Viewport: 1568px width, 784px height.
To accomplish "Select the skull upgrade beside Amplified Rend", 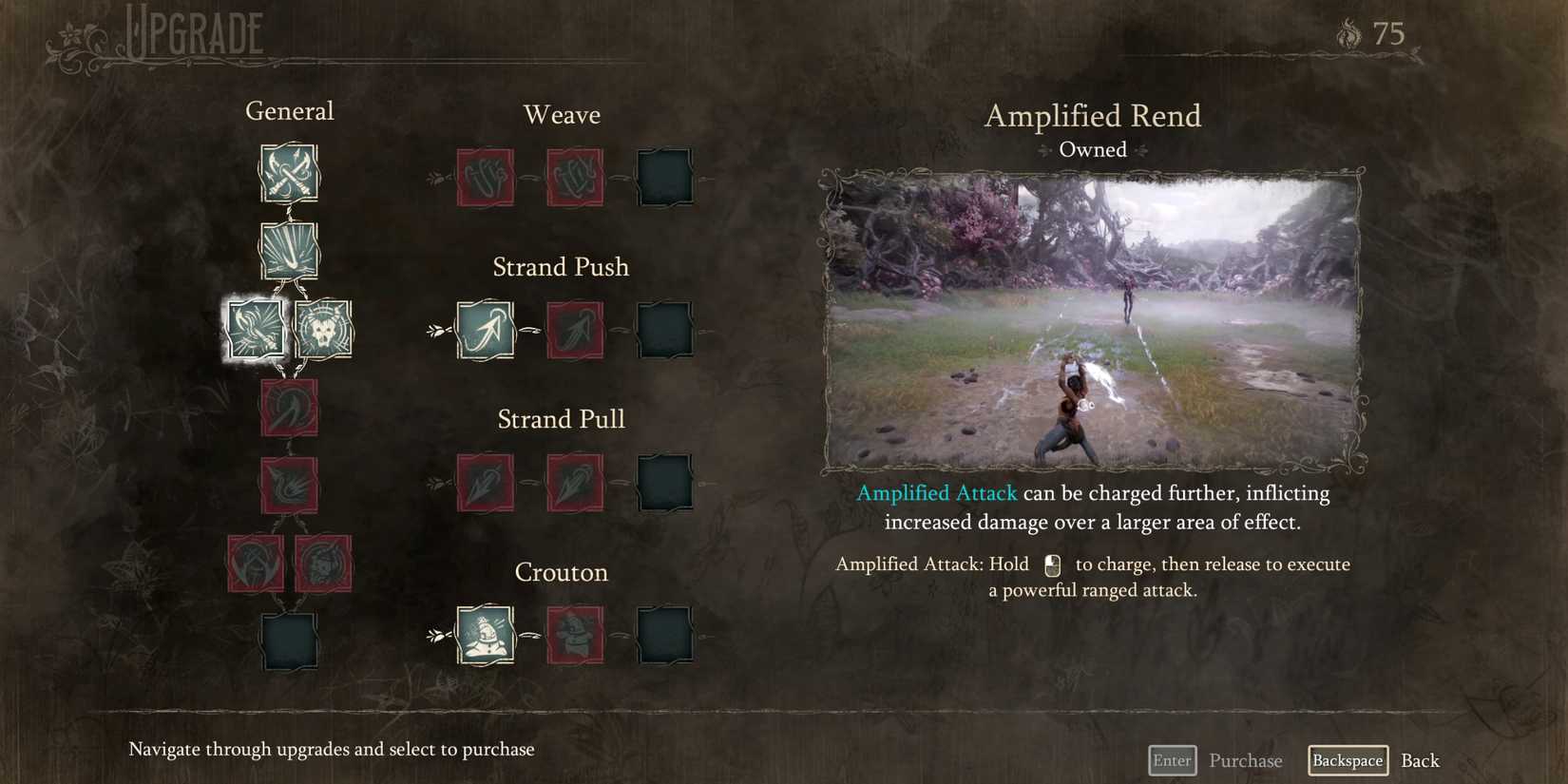I will 323,329.
